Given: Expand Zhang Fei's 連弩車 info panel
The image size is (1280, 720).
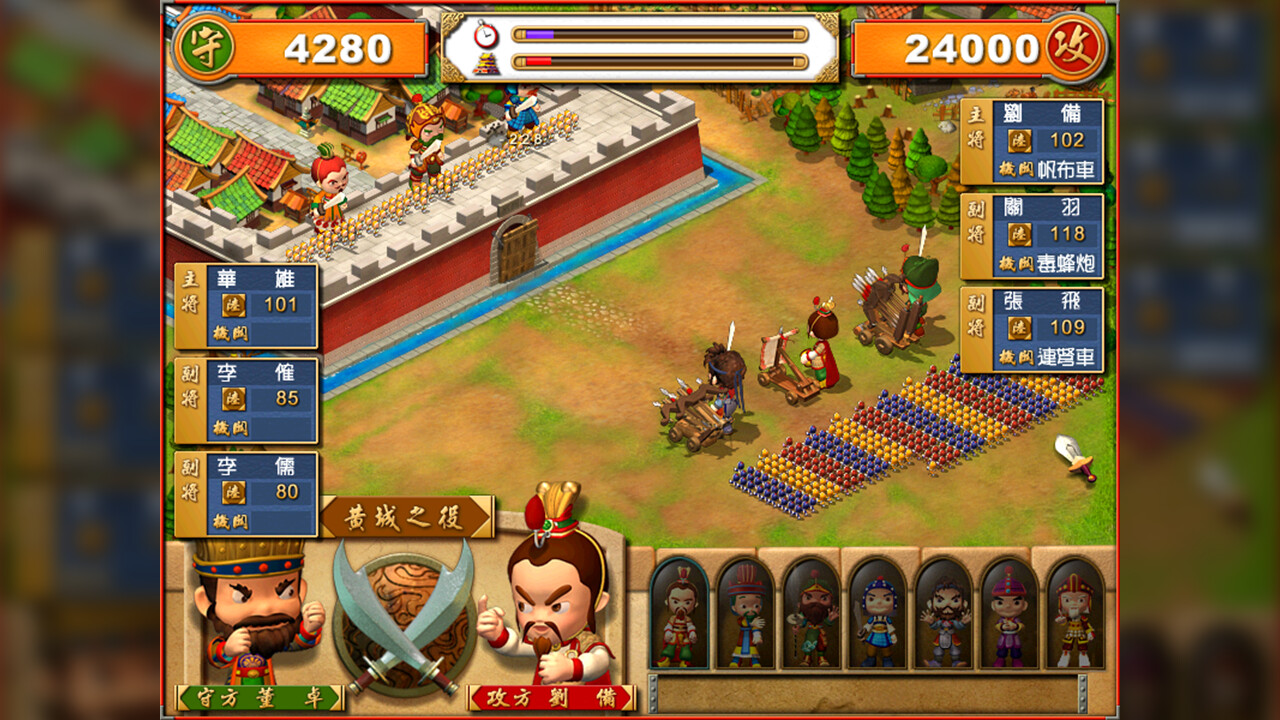Looking at the screenshot, I should pyautogui.click(x=1033, y=328).
